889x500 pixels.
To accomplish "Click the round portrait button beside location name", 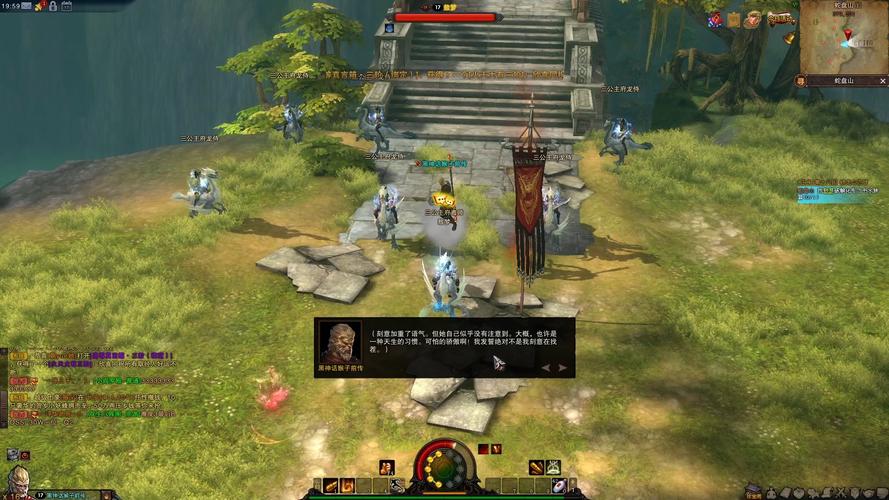I will [x=801, y=80].
